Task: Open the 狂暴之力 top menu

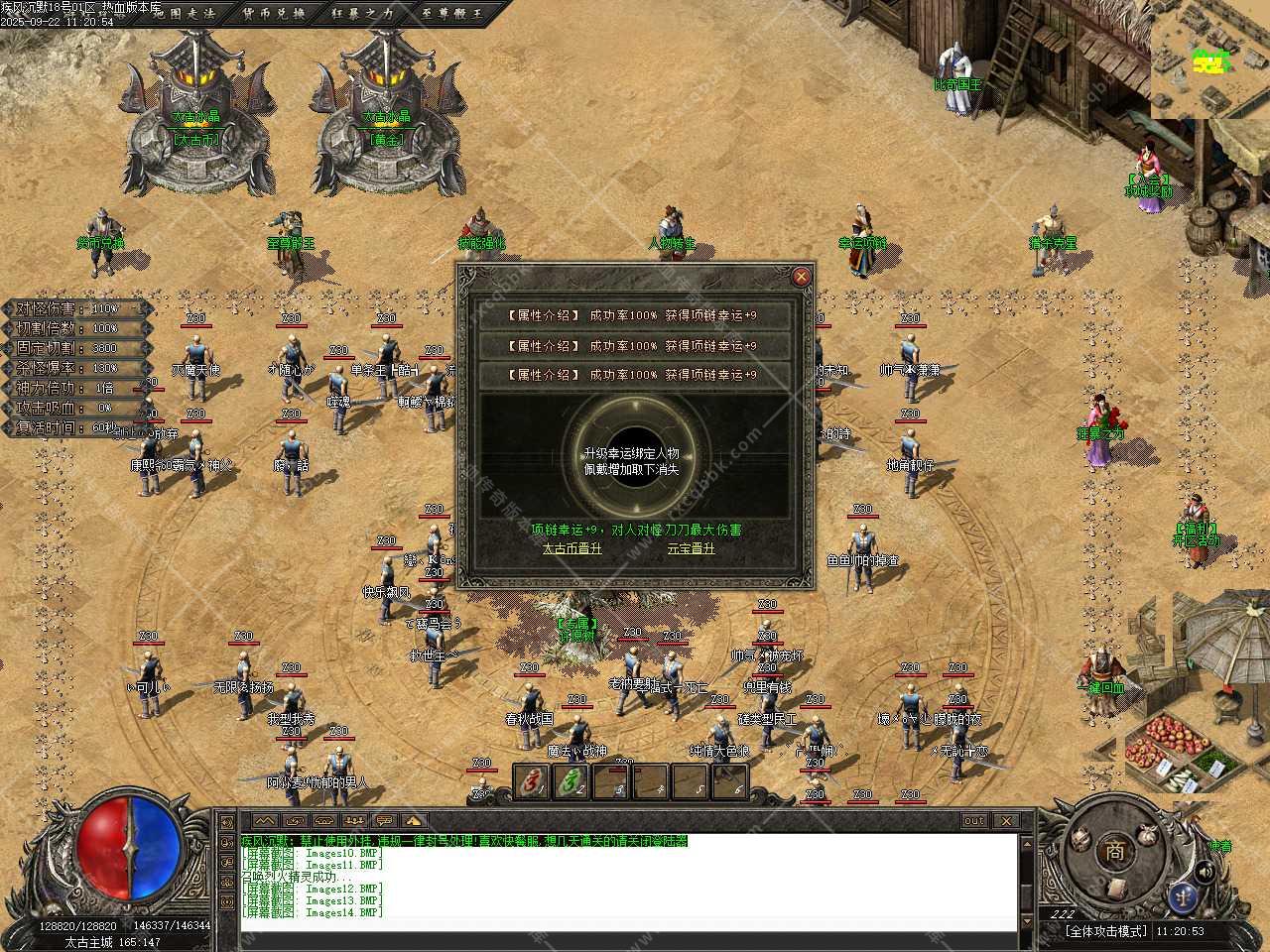Action: click(363, 13)
